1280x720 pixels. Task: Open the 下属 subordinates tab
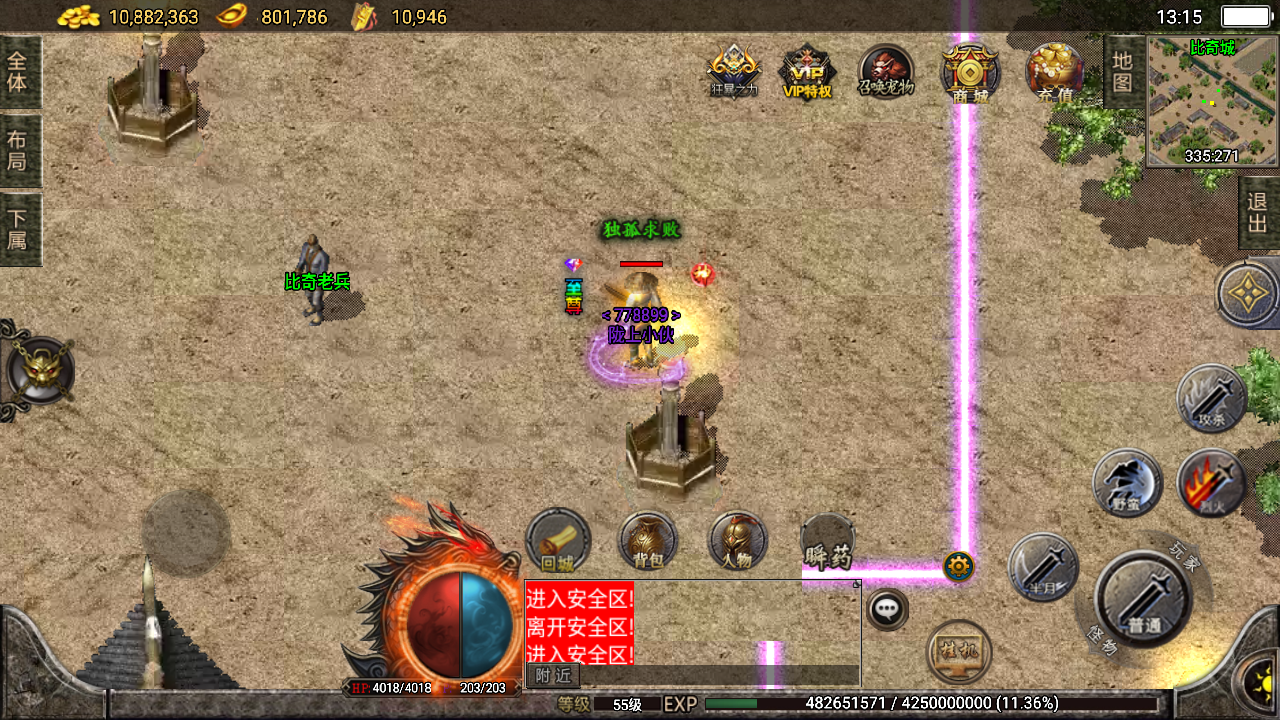point(19,228)
